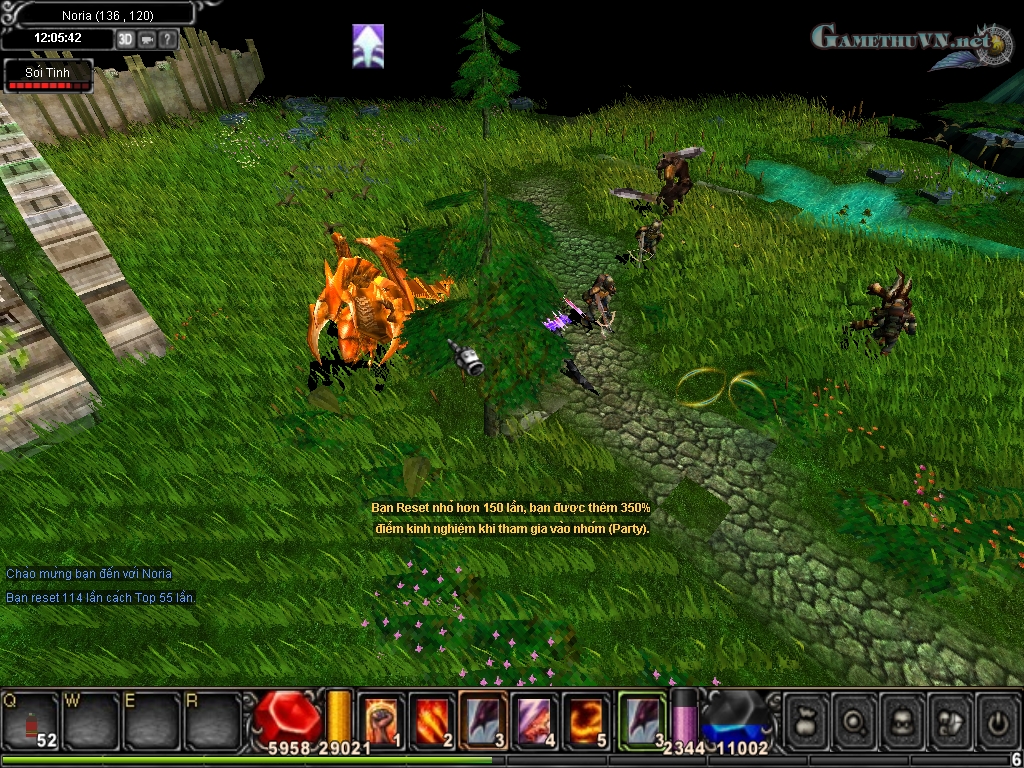
Task: Use the potion in the Q slot
Action: tap(31, 720)
